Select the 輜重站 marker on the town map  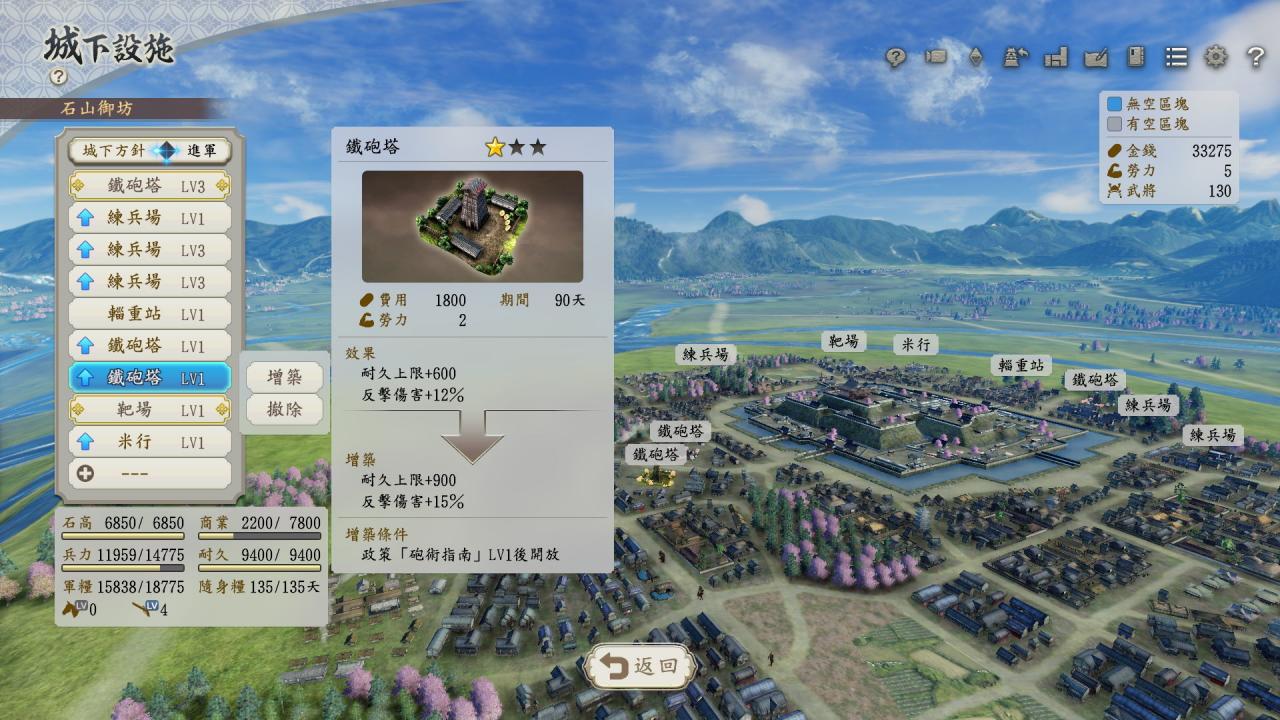[x=1022, y=365]
